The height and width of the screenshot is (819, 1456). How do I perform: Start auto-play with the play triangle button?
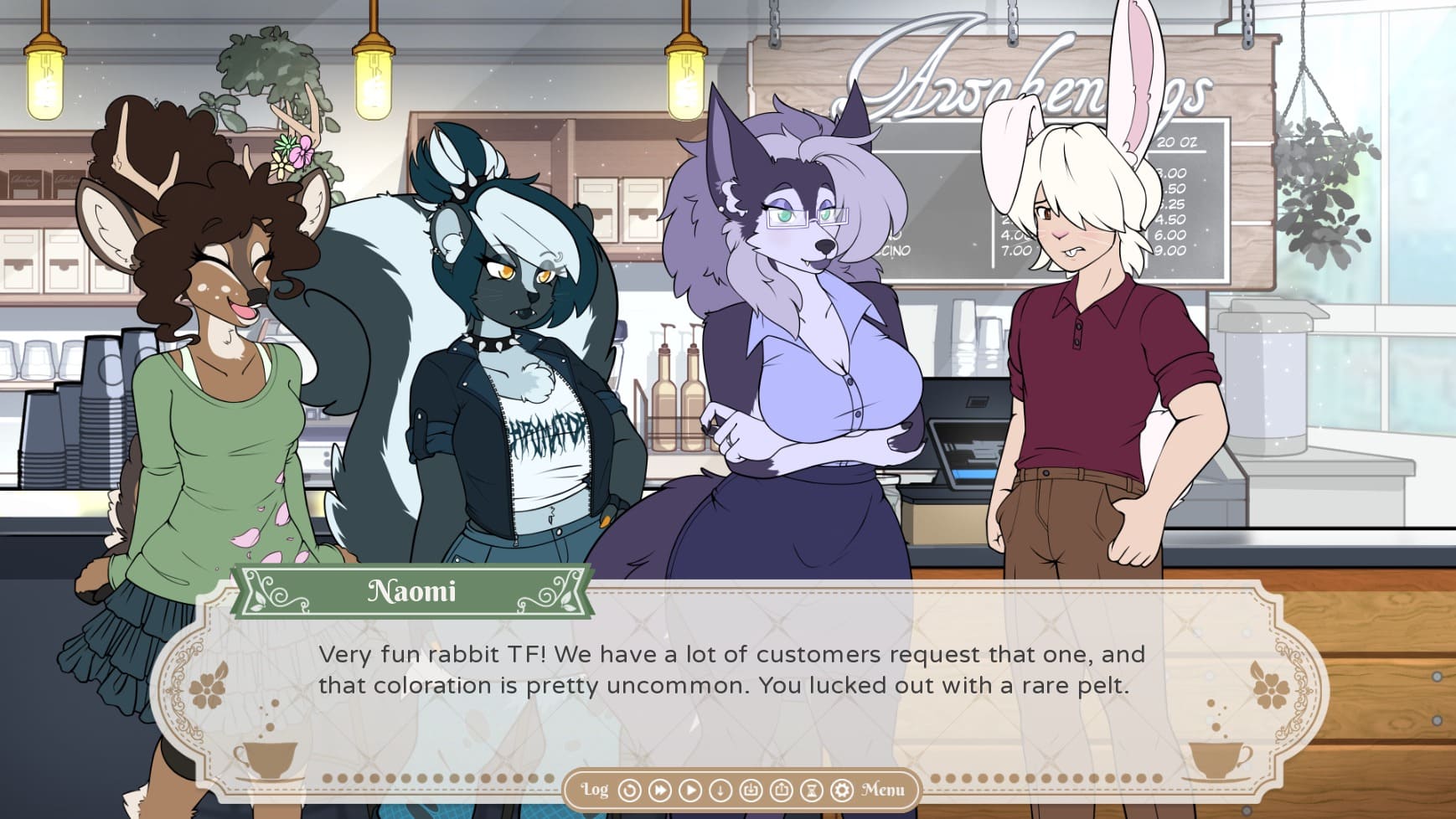coord(690,790)
